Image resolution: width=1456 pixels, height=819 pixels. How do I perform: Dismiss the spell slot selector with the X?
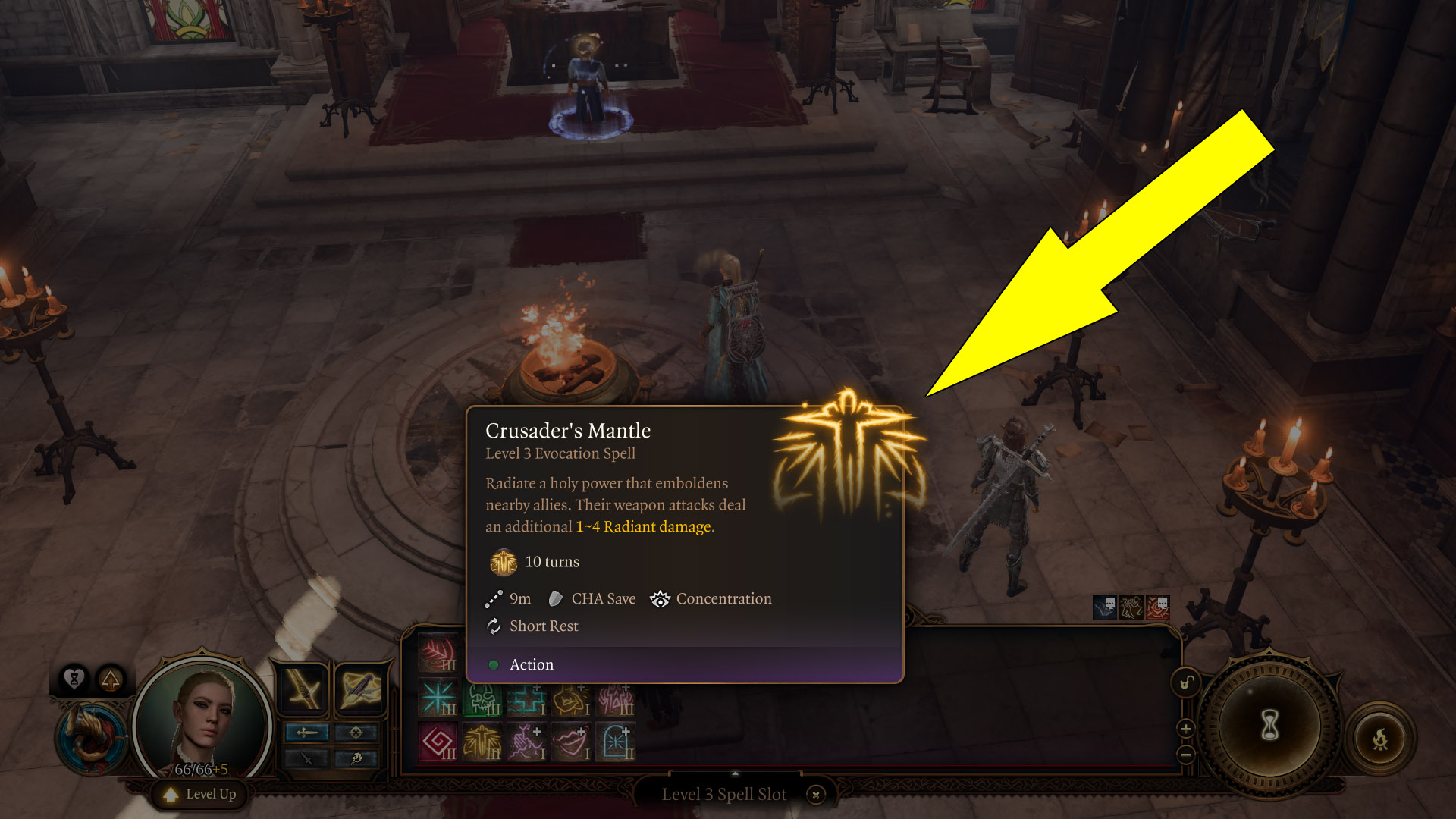click(815, 795)
